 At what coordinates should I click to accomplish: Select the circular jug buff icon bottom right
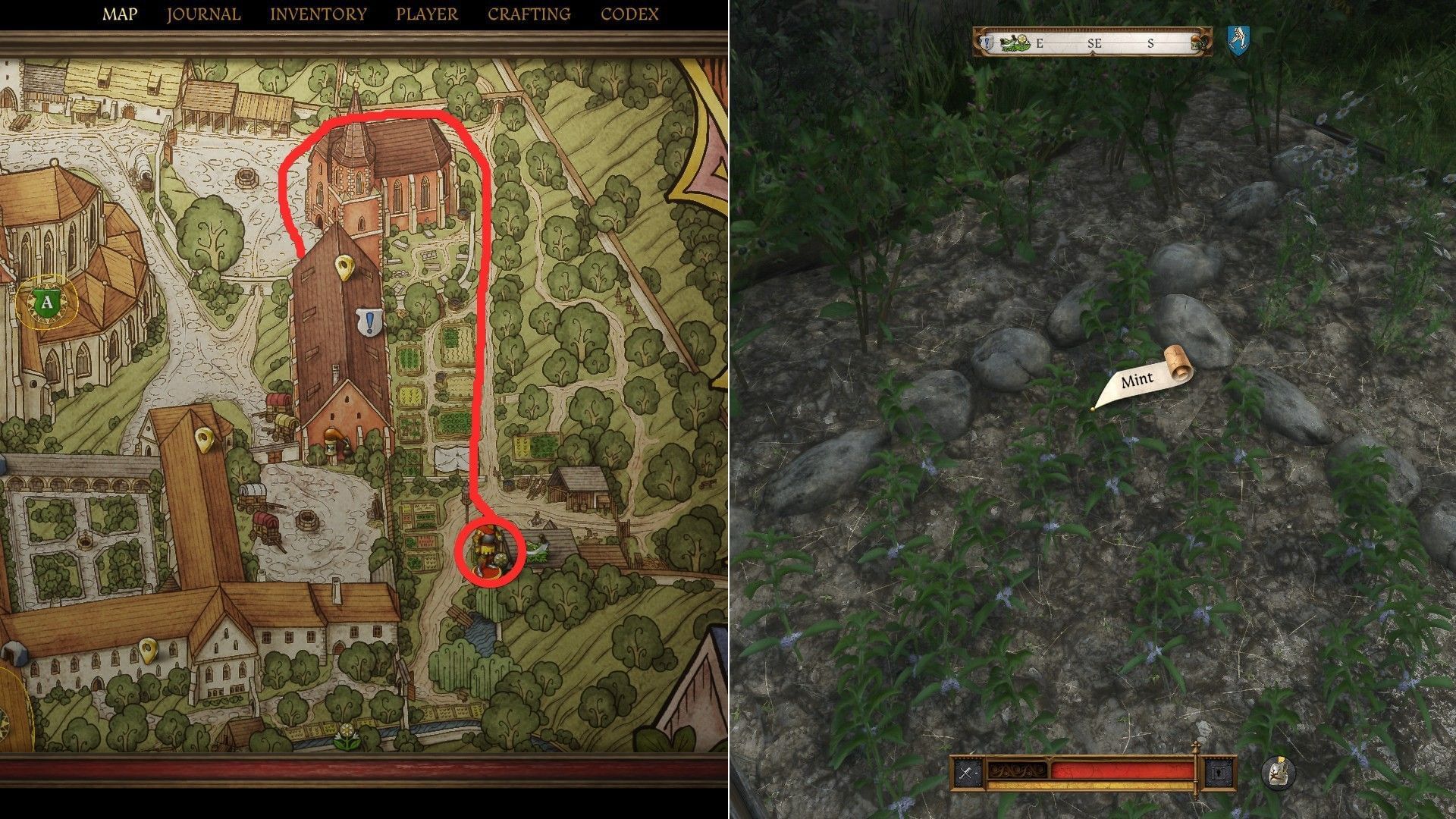(x=1279, y=772)
